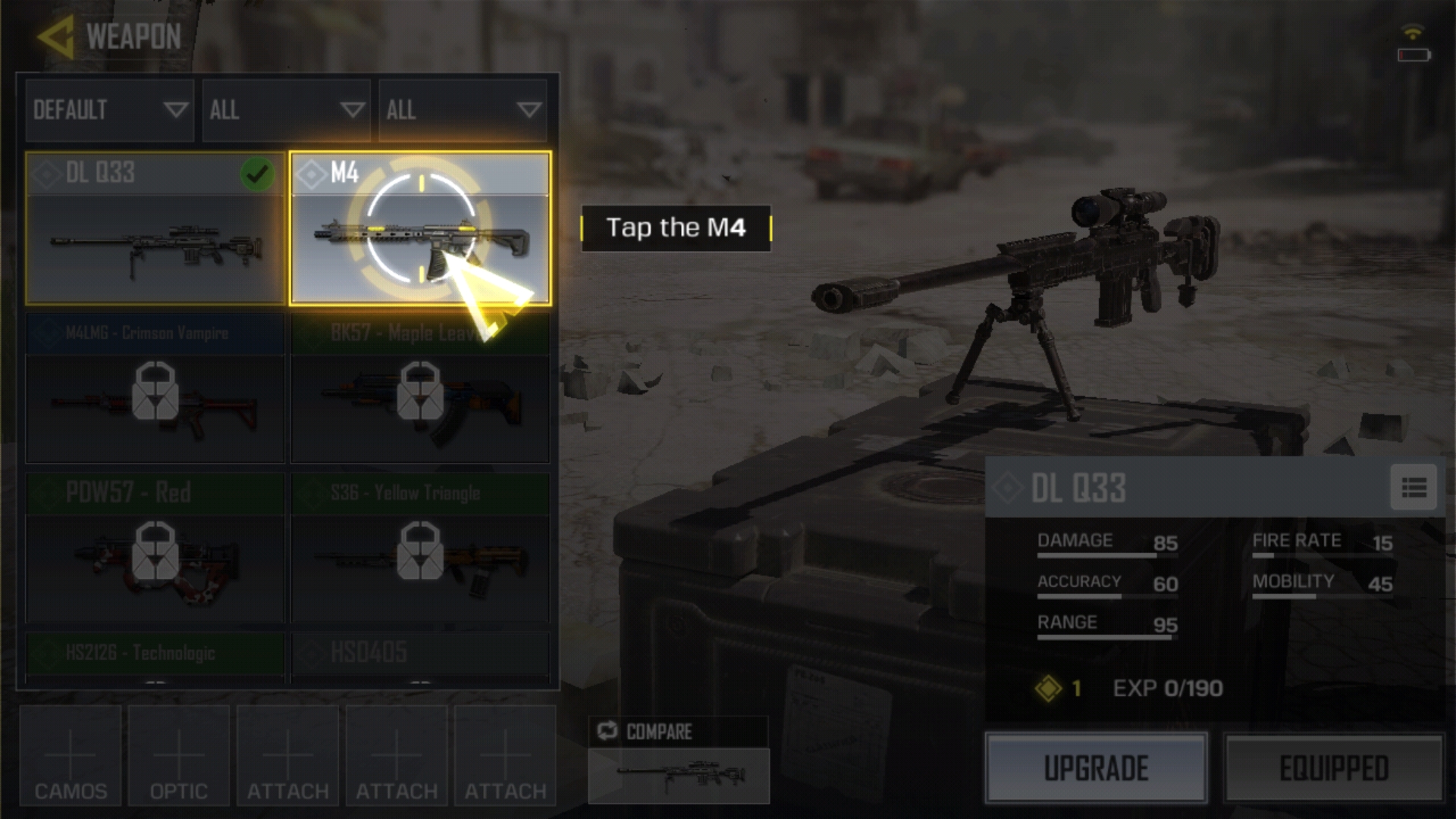The width and height of the screenshot is (1456, 819).
Task: Click the EQUIPPED button
Action: pos(1334,767)
